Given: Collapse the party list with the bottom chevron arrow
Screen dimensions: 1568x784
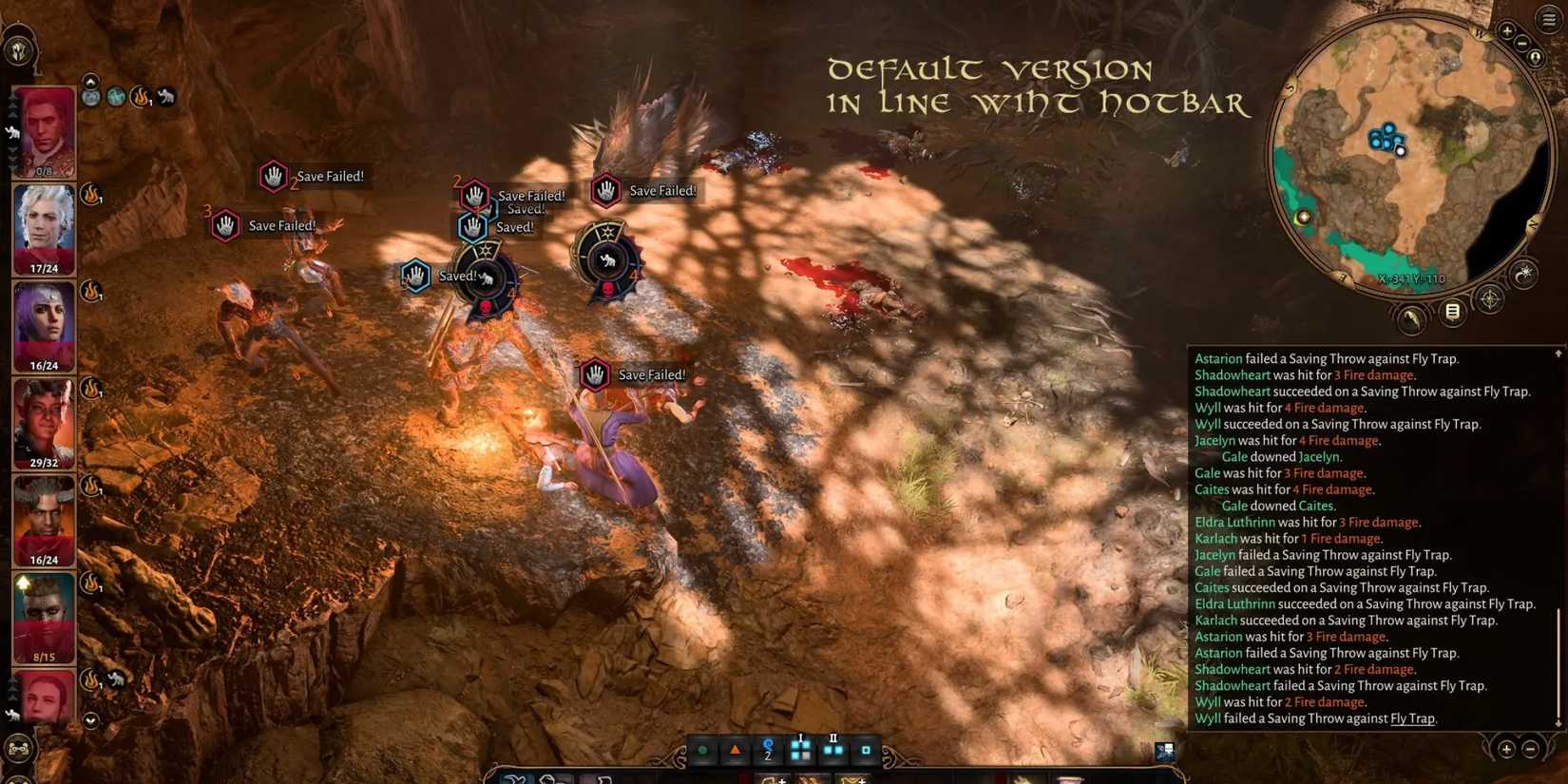Looking at the screenshot, I should pyautogui.click(x=90, y=720).
